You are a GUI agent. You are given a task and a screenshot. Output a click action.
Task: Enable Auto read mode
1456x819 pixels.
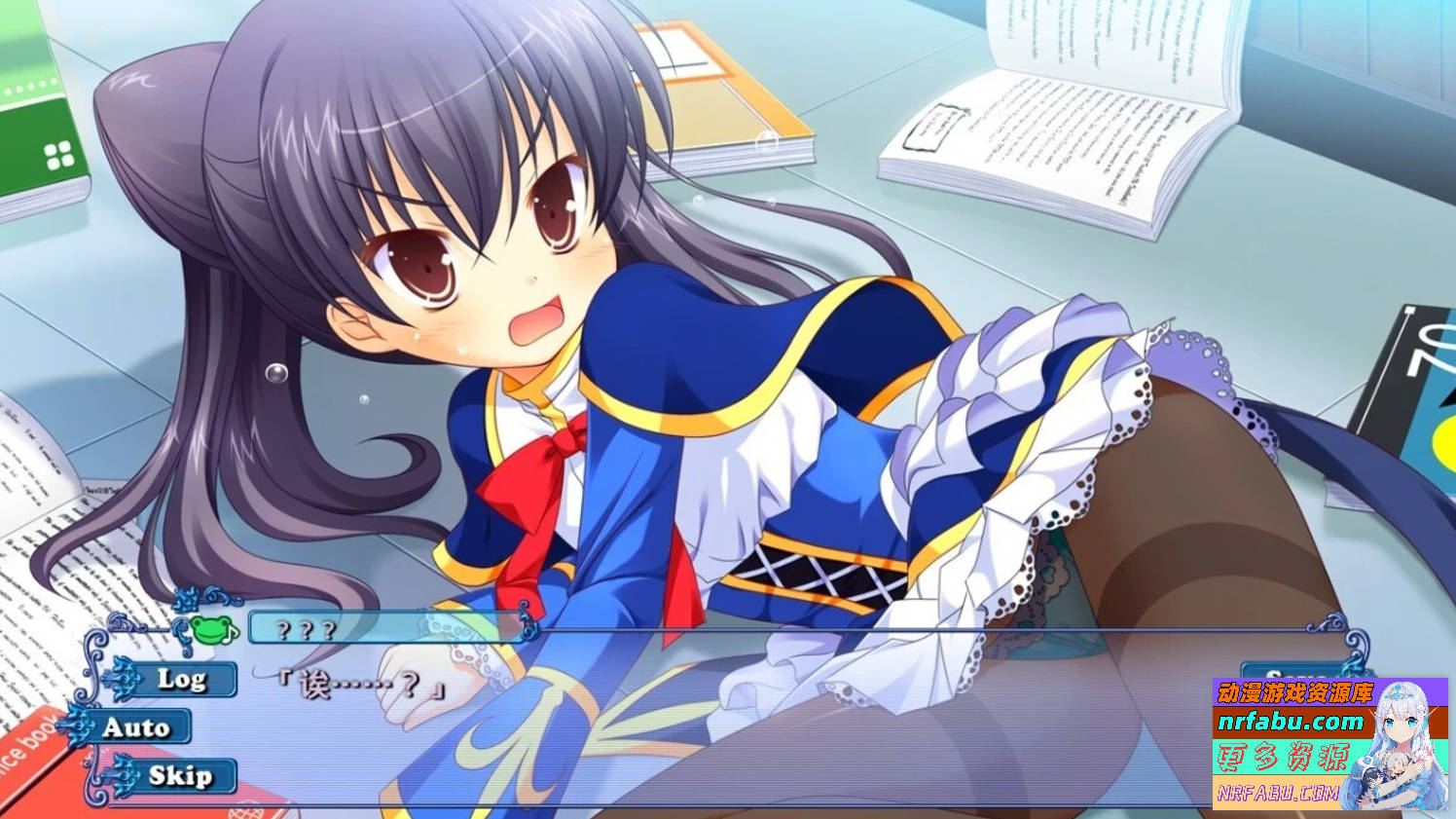(x=137, y=726)
